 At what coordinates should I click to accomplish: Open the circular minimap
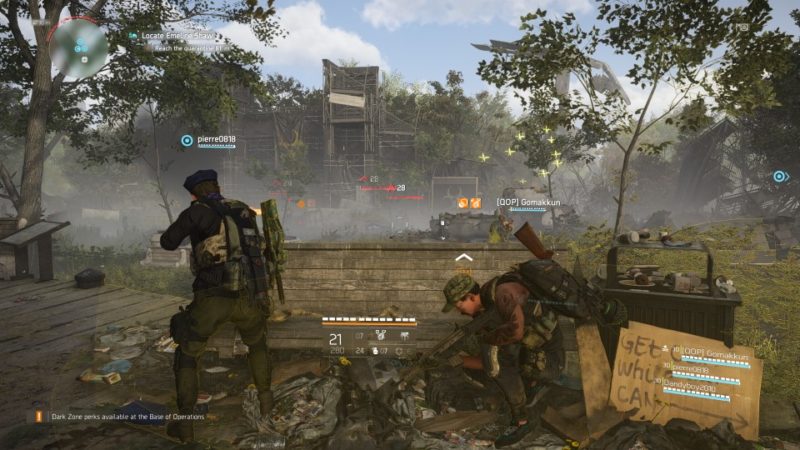pos(78,46)
